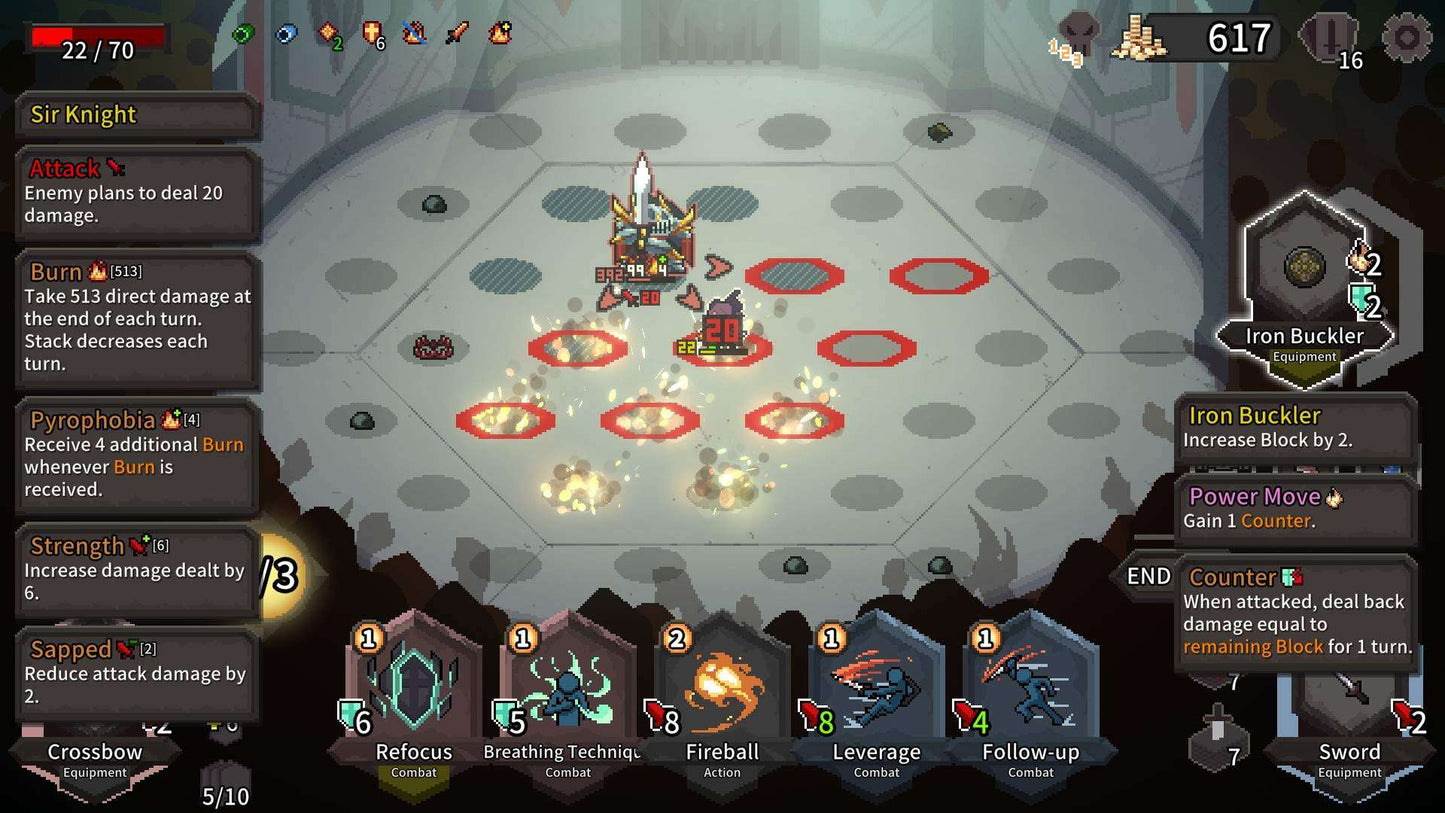Viewport: 1445px width, 813px height.
Task: Inspect the shield status icon with 6
Action: click(372, 34)
